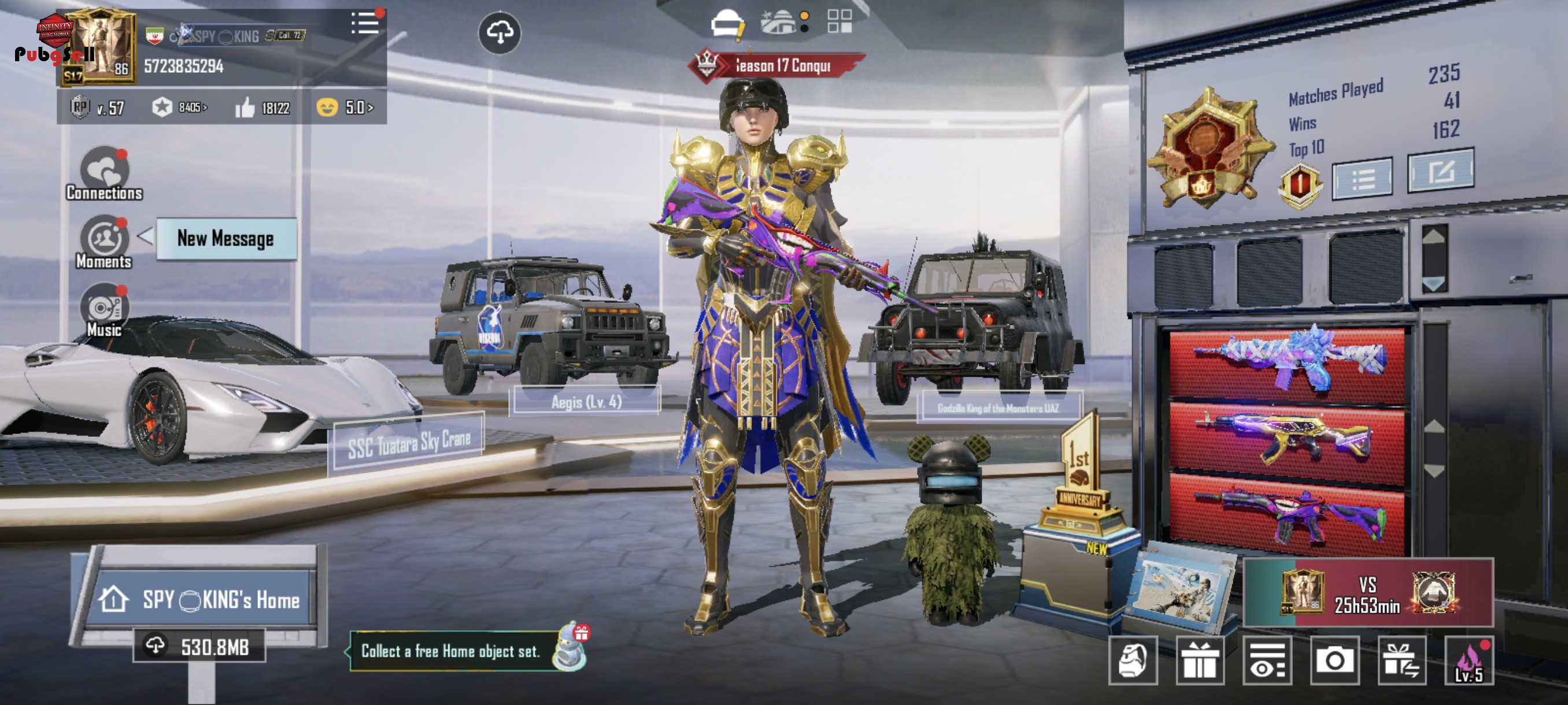Open the edit icon next to stats
The width and height of the screenshot is (1568, 705).
pyautogui.click(x=1441, y=172)
